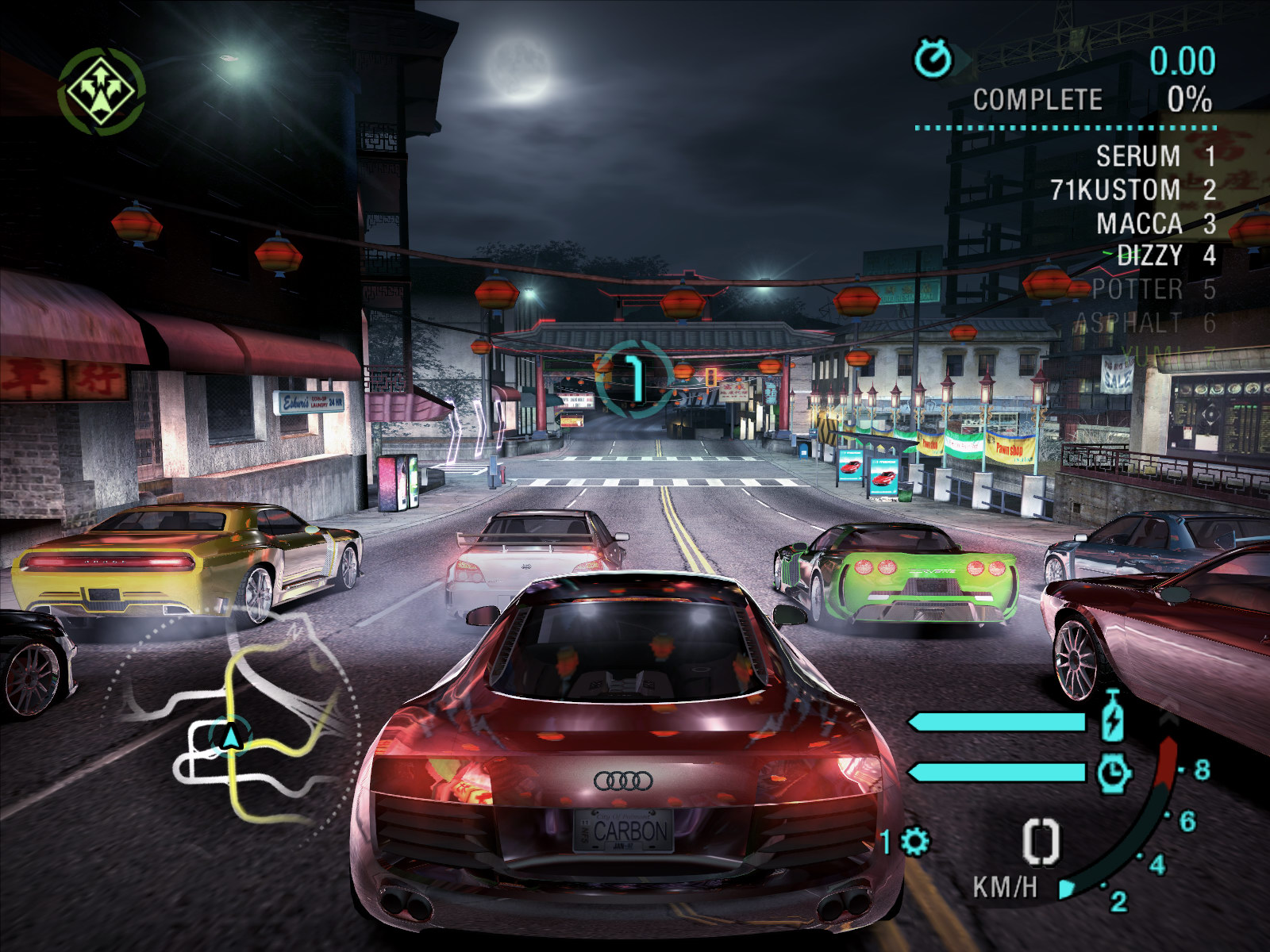Select the stopwatch timer icon
Image resolution: width=1270 pixels, height=952 pixels.
pos(933,59)
